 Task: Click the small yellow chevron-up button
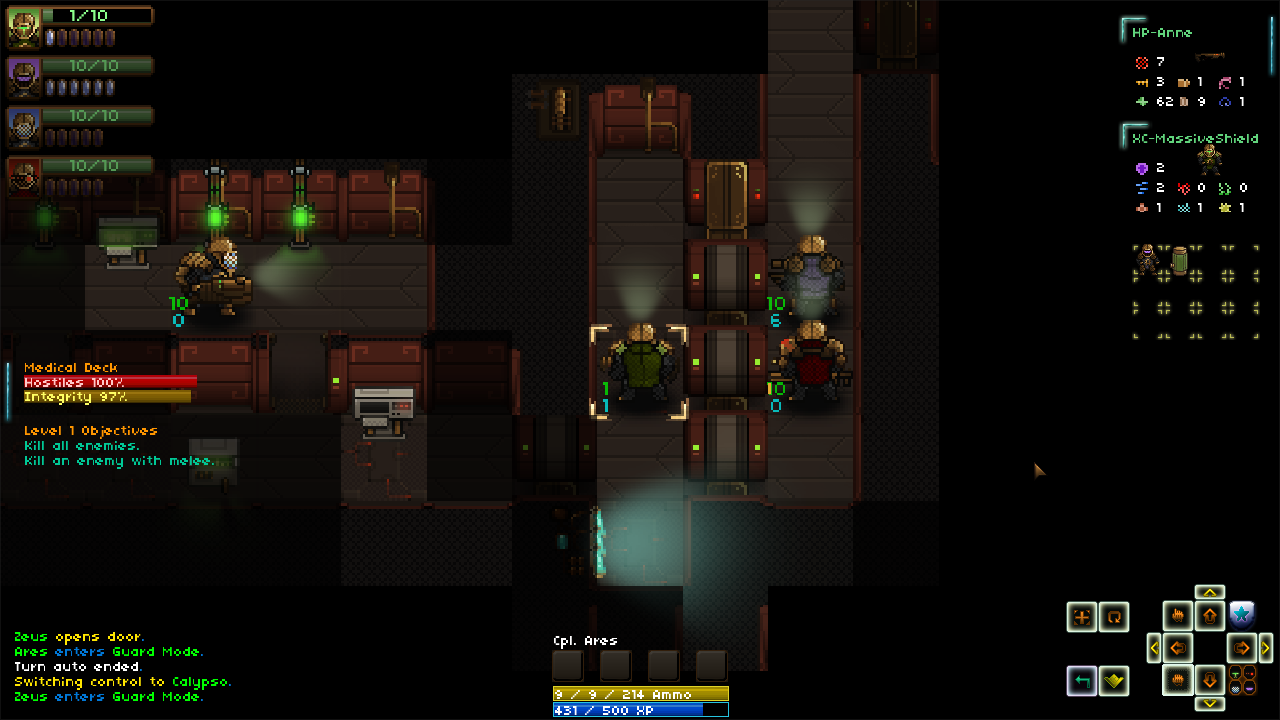(x=1210, y=592)
